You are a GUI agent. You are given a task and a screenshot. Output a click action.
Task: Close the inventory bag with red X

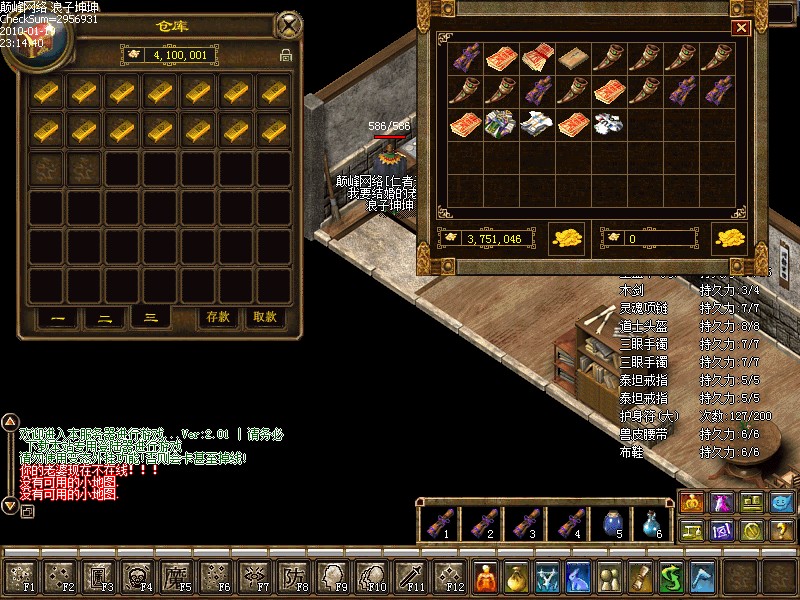(741, 28)
